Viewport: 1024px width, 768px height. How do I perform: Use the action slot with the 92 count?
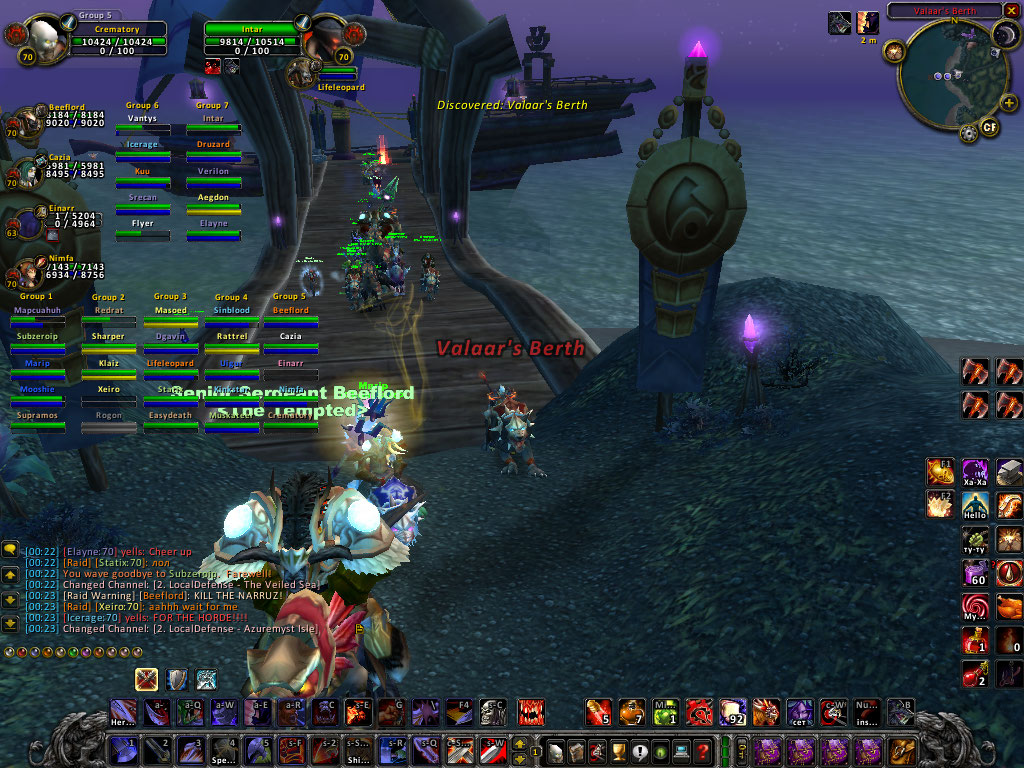[x=733, y=712]
